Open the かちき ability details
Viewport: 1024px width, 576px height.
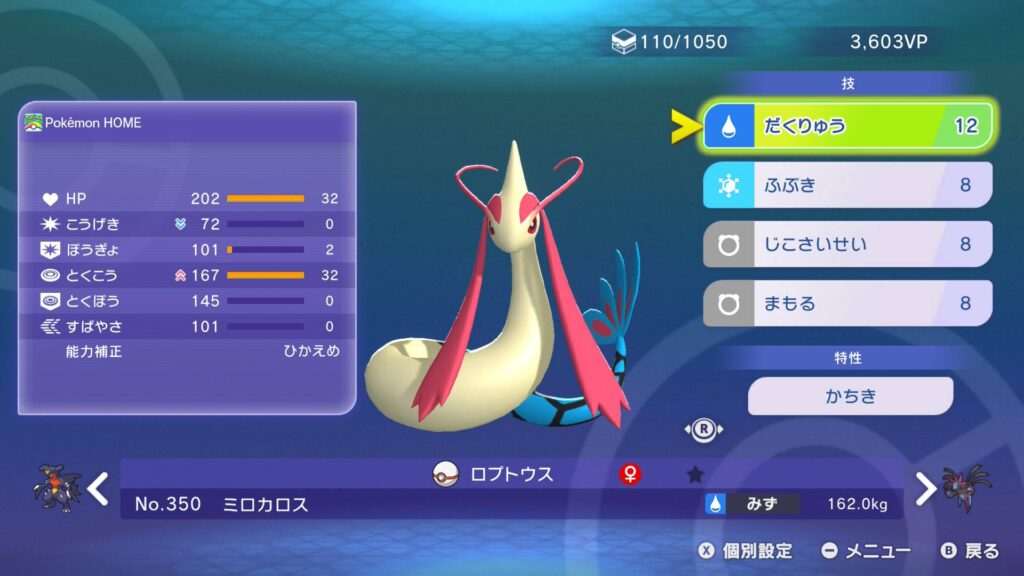tap(850, 396)
